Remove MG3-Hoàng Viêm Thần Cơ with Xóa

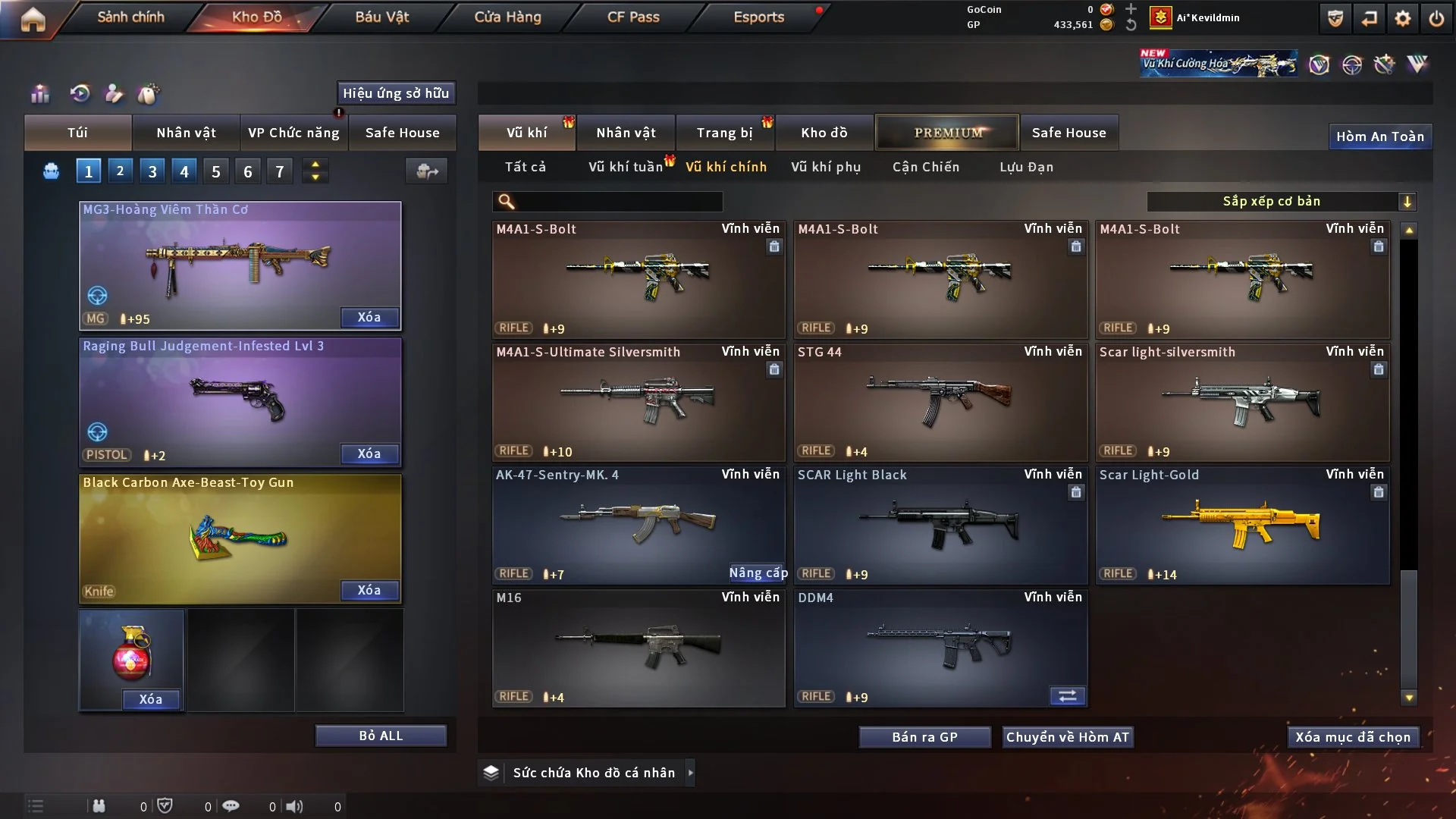(x=369, y=317)
